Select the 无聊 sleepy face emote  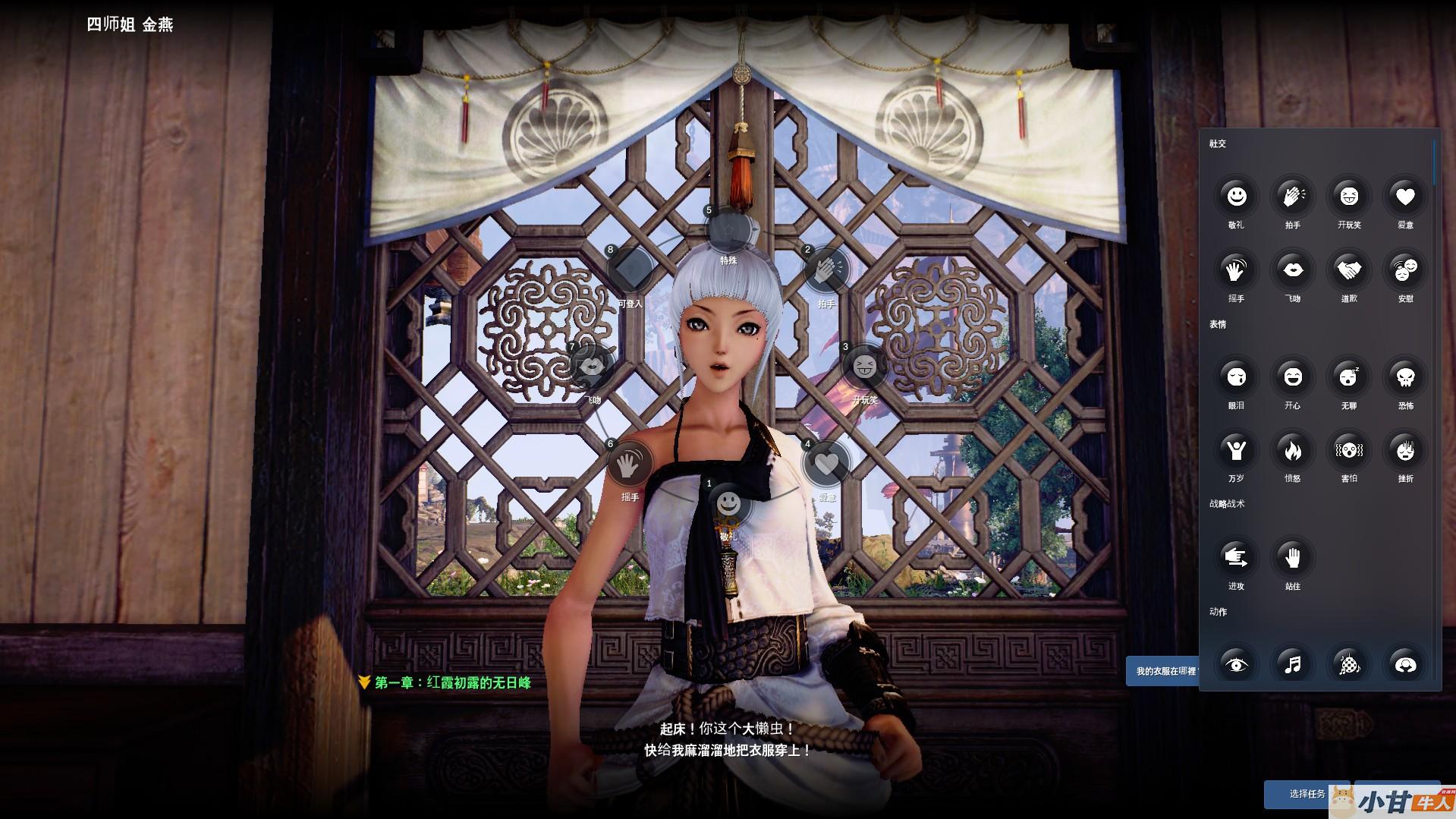click(1348, 376)
